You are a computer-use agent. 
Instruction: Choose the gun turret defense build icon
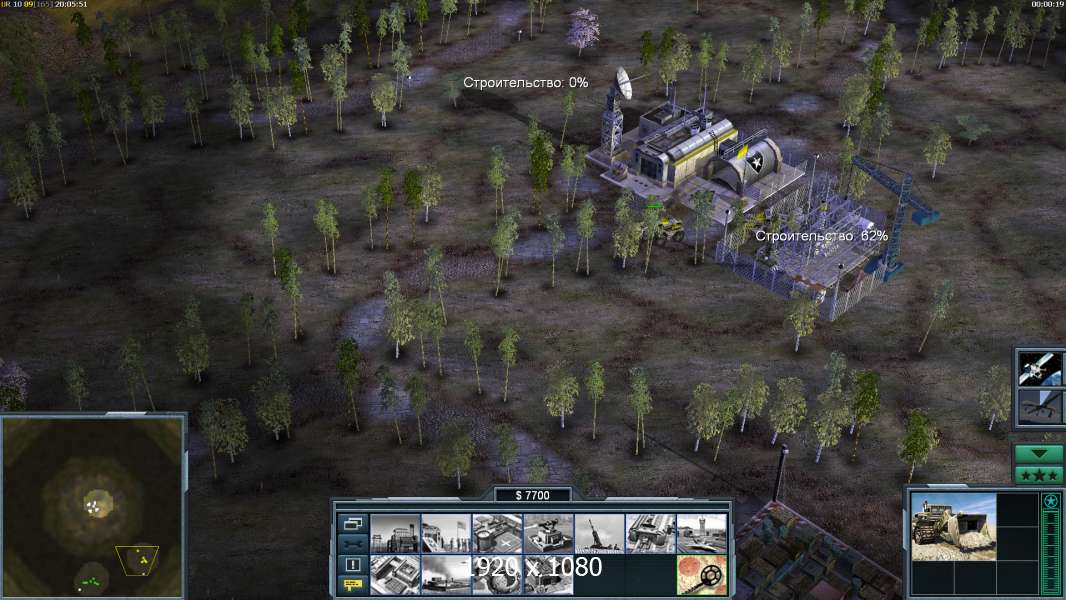548,533
